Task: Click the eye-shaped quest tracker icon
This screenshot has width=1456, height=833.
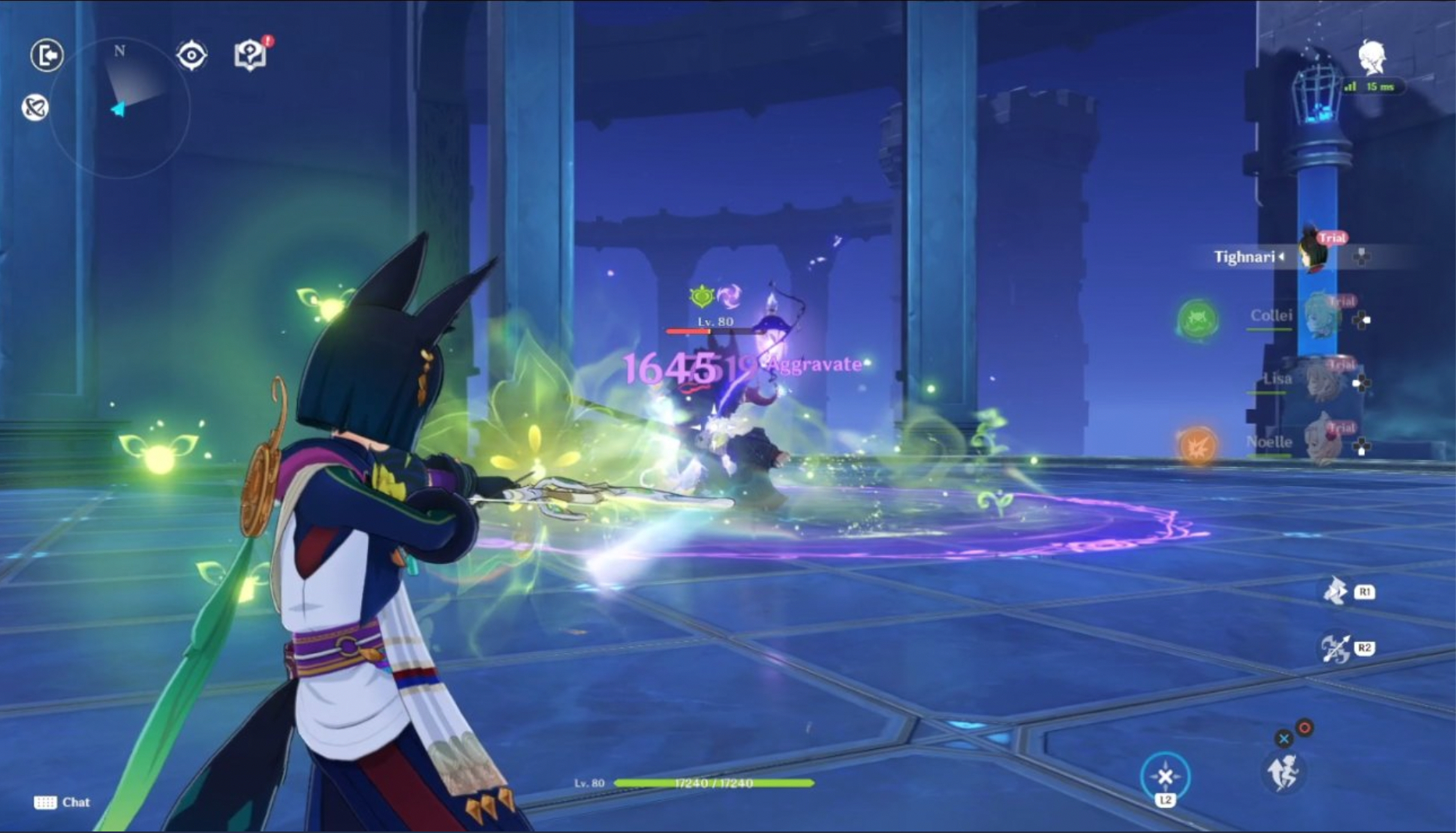Action: click(191, 55)
